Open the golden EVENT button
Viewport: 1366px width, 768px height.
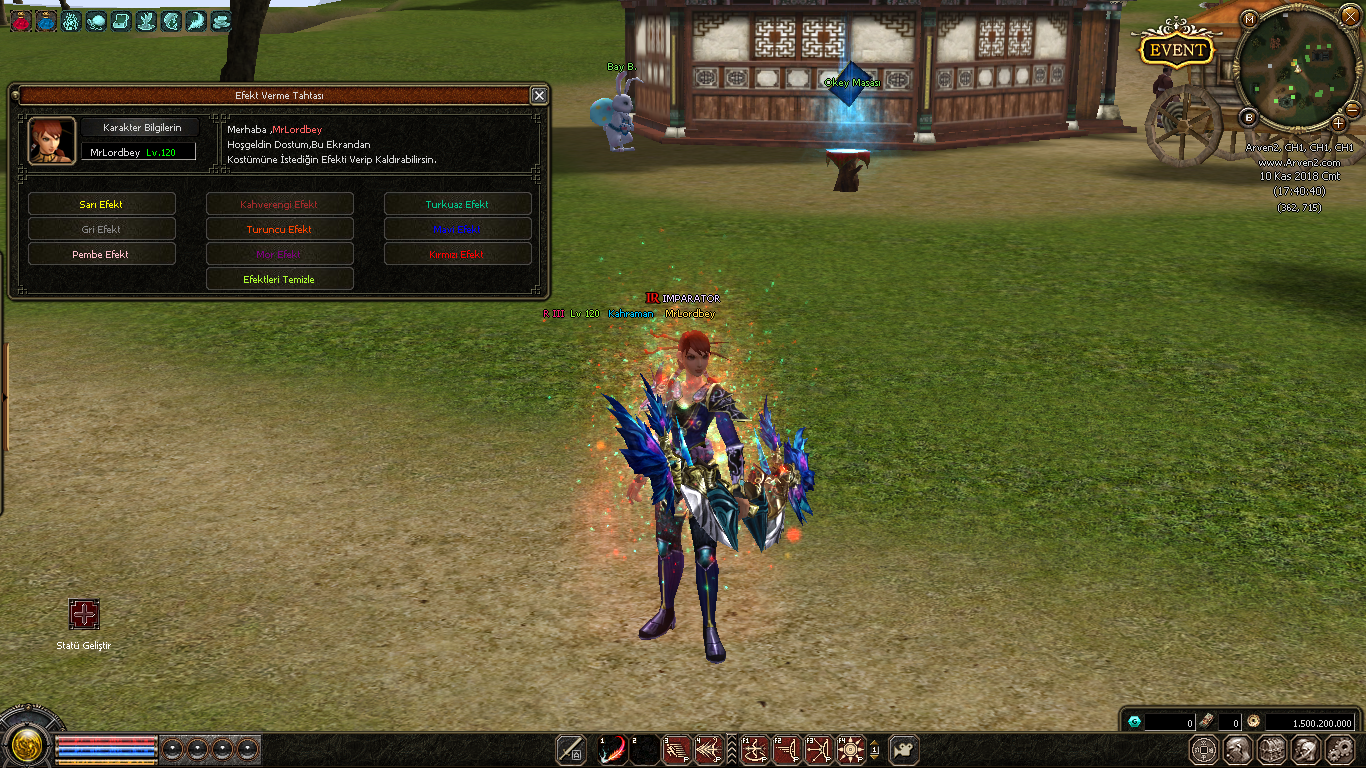point(1177,50)
